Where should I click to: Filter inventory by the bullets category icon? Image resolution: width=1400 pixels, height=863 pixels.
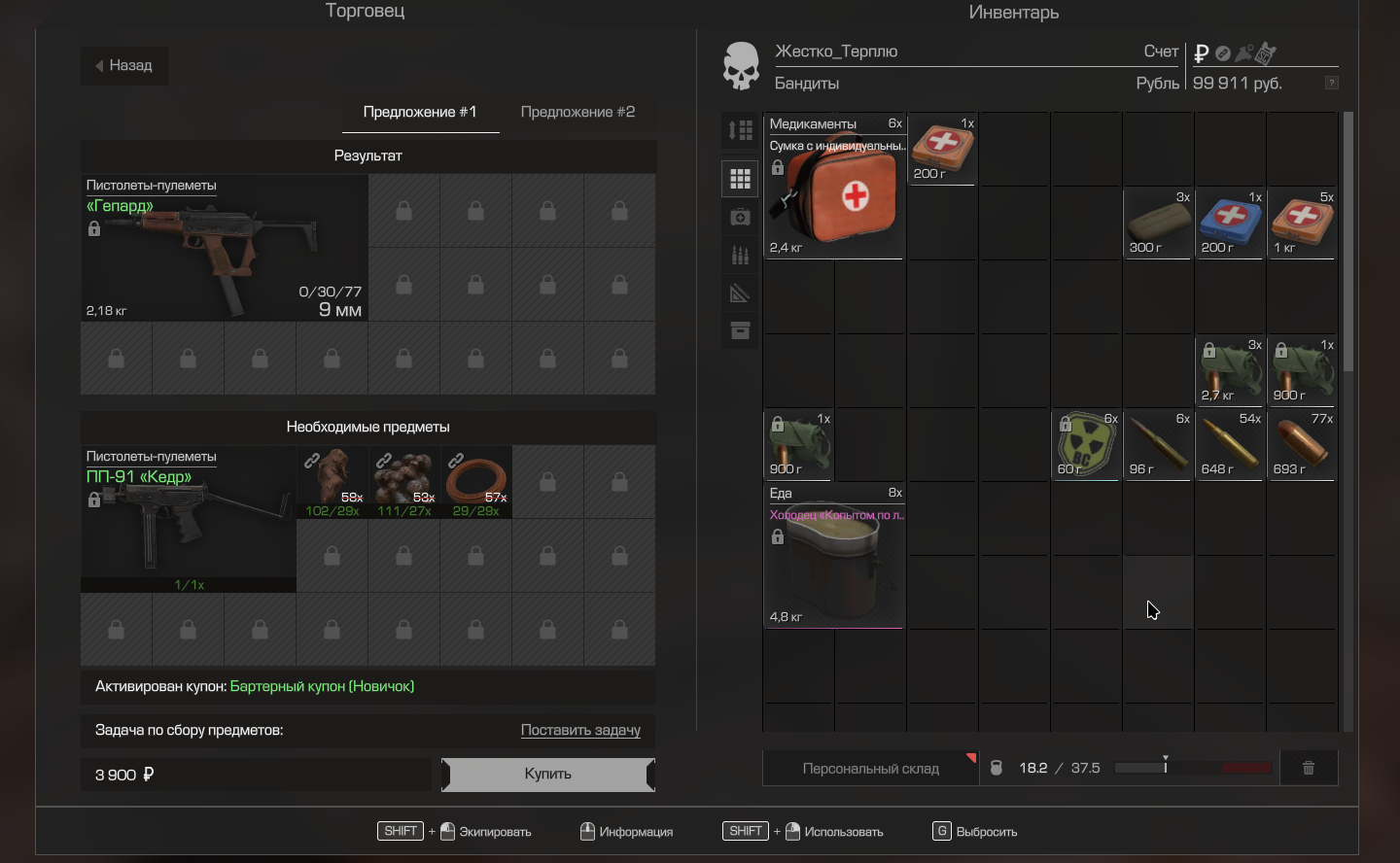740,256
